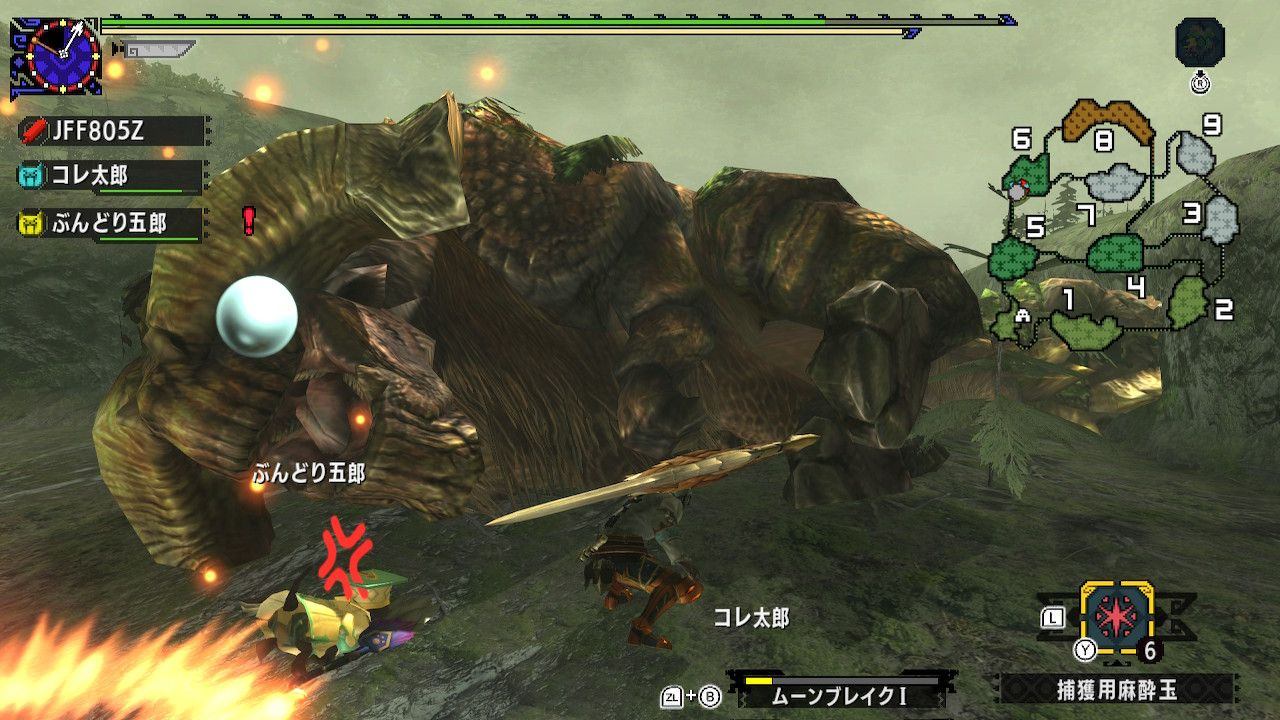
Task: Click the 捕獲用麻酔玉 item name label
Action: [1116, 689]
